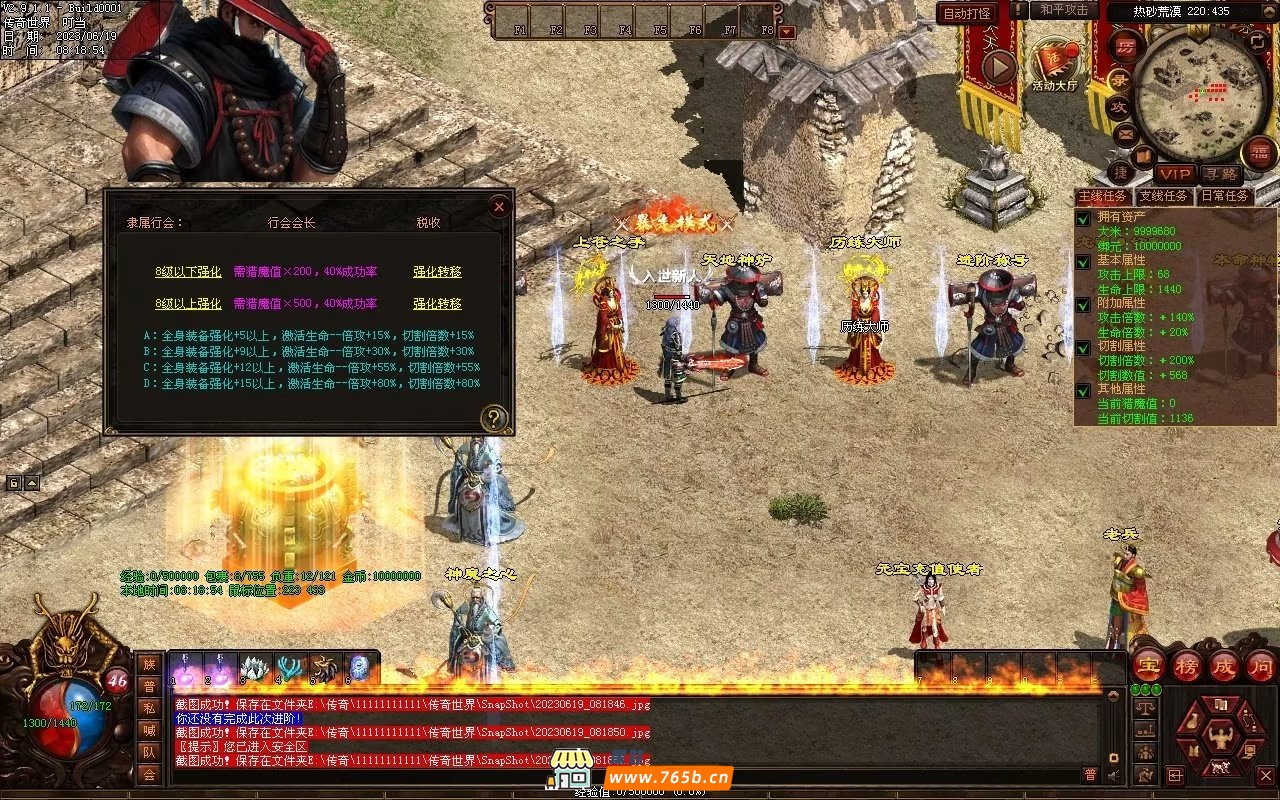The width and height of the screenshot is (1280, 800).
Task: Toggle 自动打怪 auto-combat button
Action: (968, 13)
